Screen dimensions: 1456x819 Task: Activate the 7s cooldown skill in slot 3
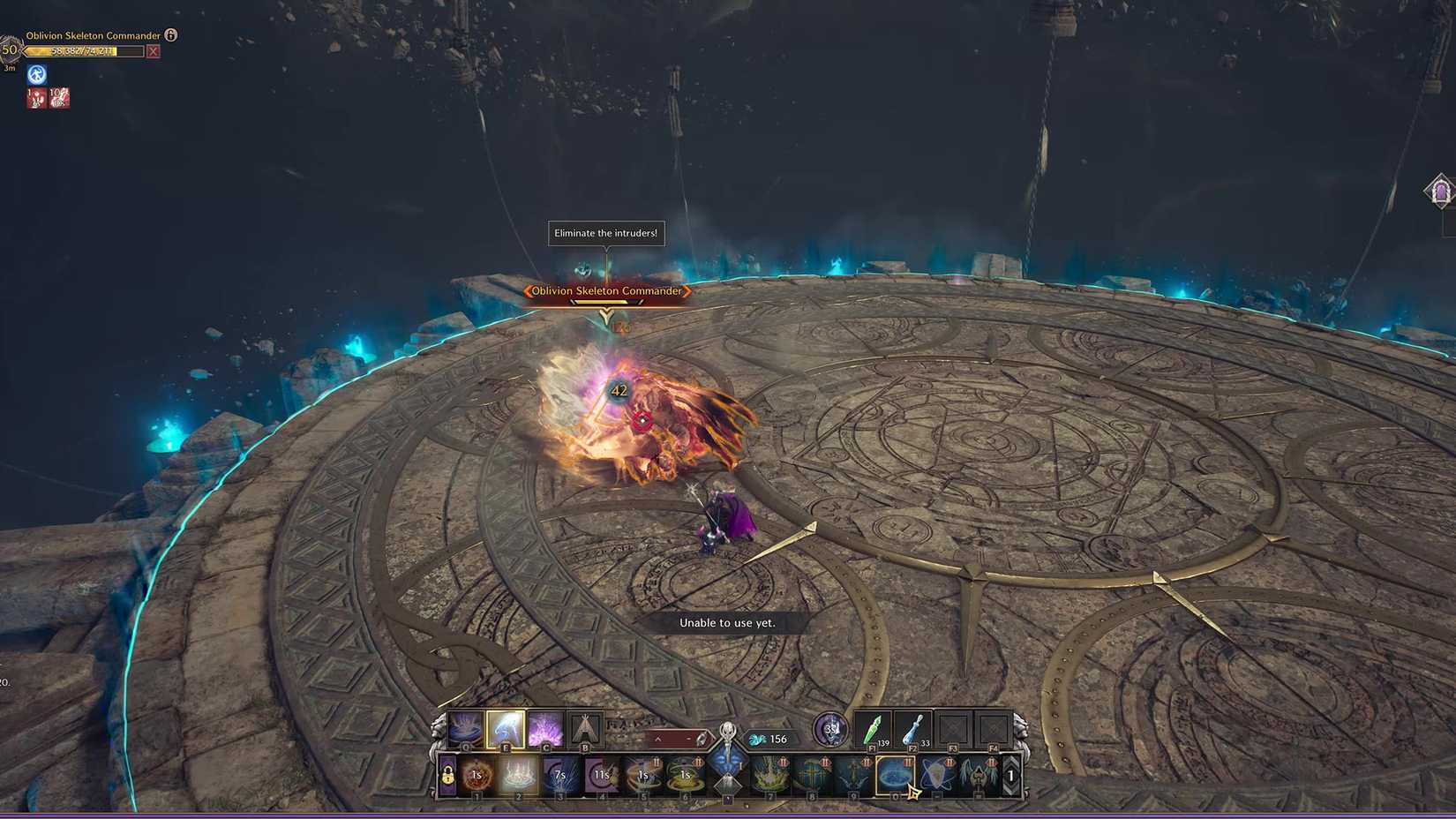point(559,775)
